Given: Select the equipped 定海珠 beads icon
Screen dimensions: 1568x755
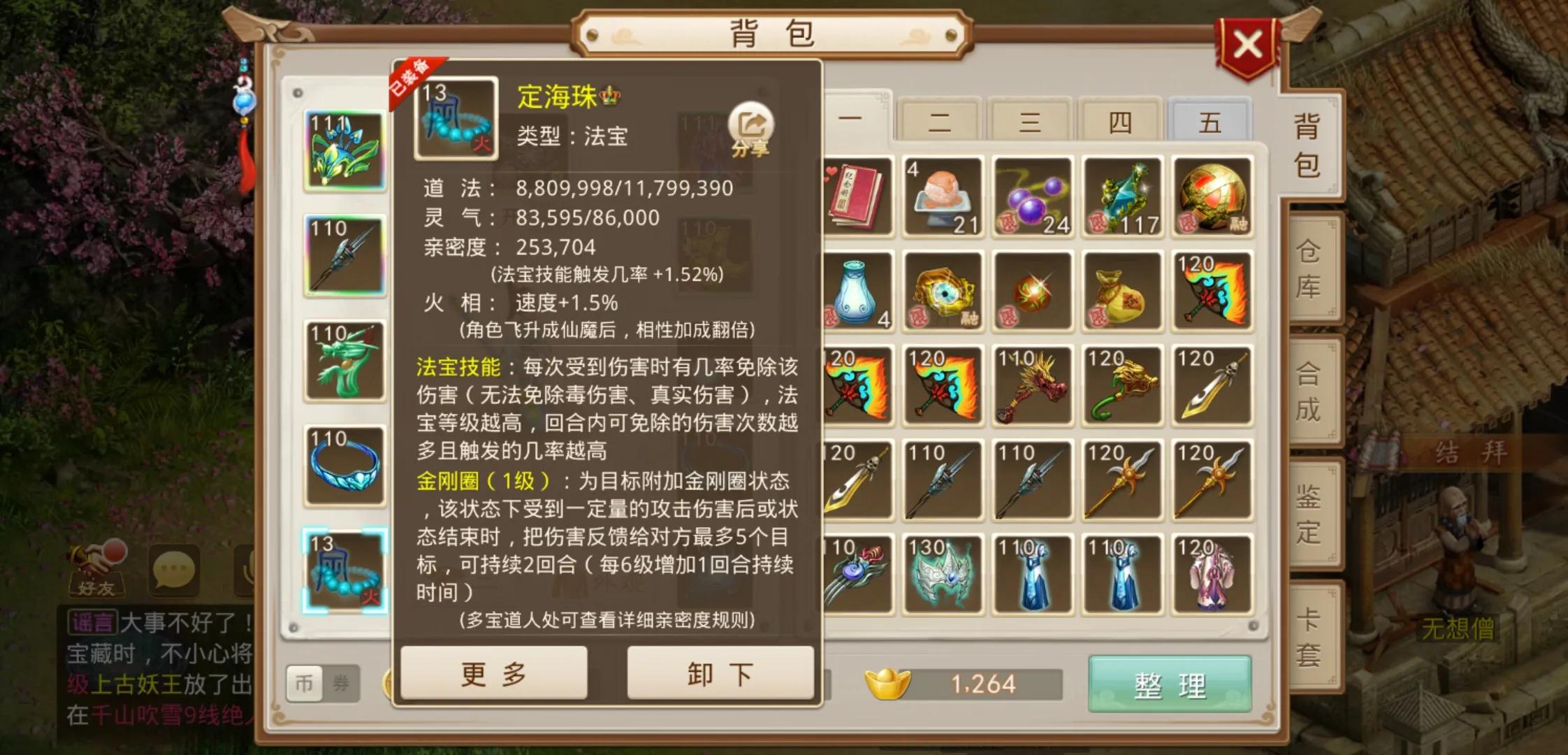Looking at the screenshot, I should coord(346,570).
